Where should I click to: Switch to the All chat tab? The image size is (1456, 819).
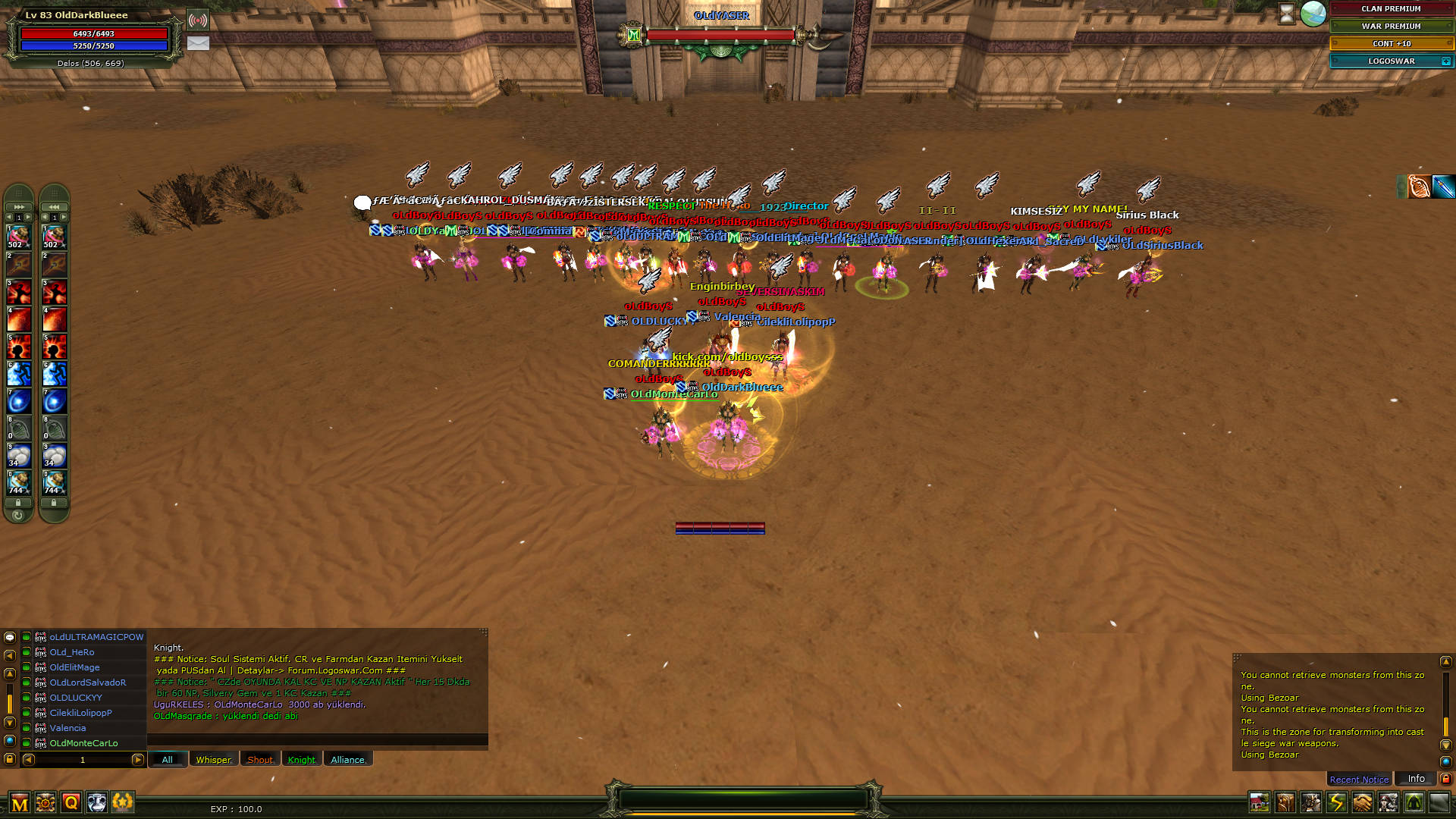click(x=168, y=759)
